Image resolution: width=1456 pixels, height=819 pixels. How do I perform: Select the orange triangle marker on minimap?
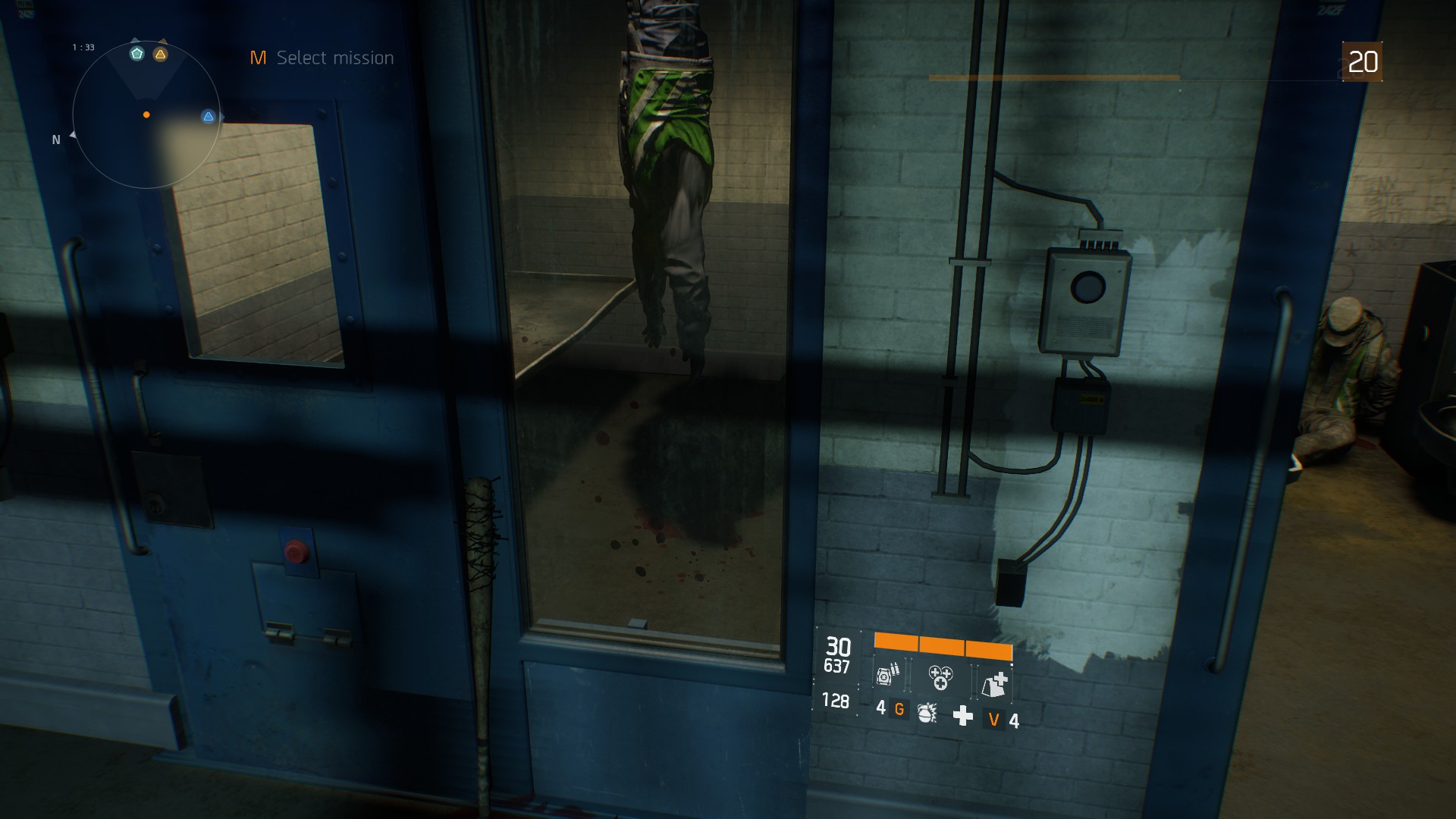160,54
